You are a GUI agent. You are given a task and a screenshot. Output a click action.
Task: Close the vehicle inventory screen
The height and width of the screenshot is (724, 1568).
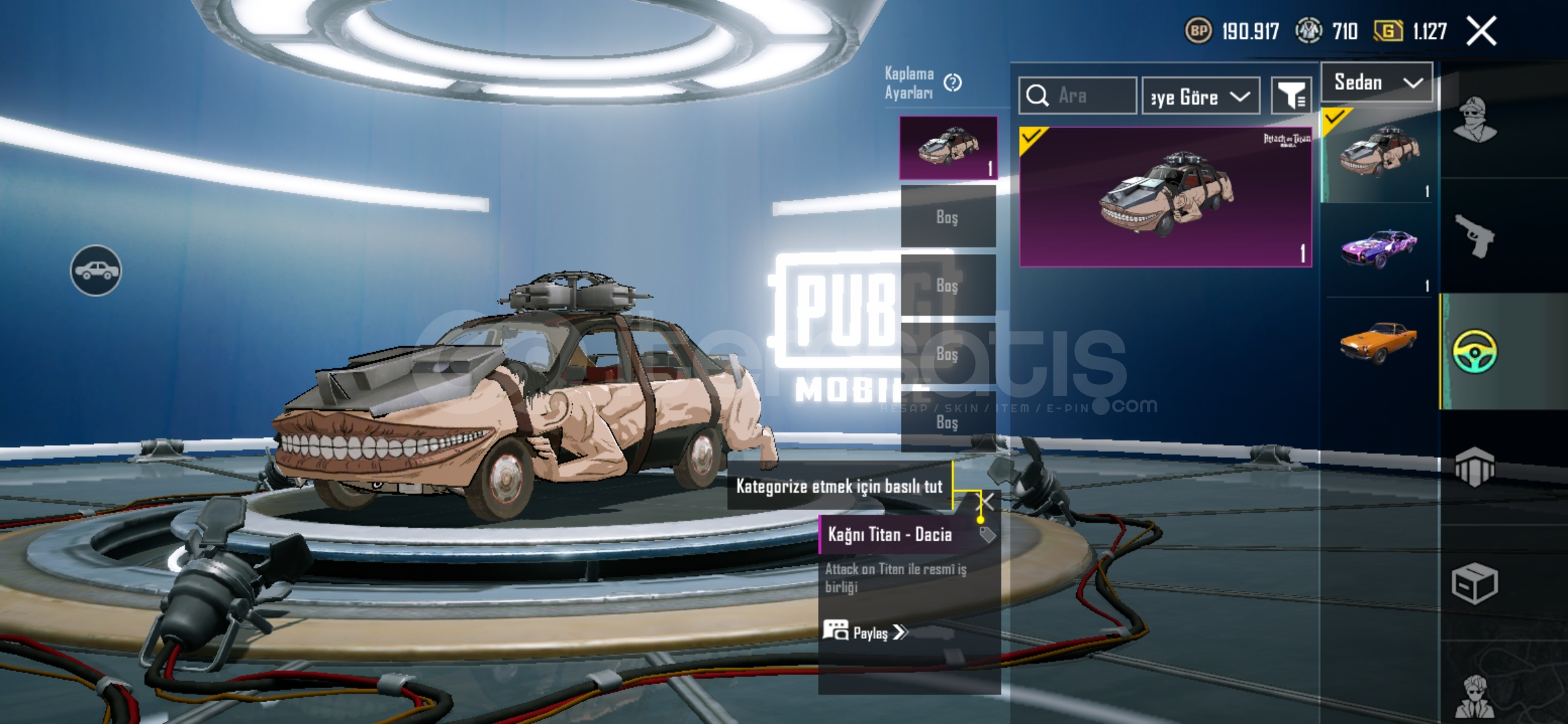tap(1481, 32)
